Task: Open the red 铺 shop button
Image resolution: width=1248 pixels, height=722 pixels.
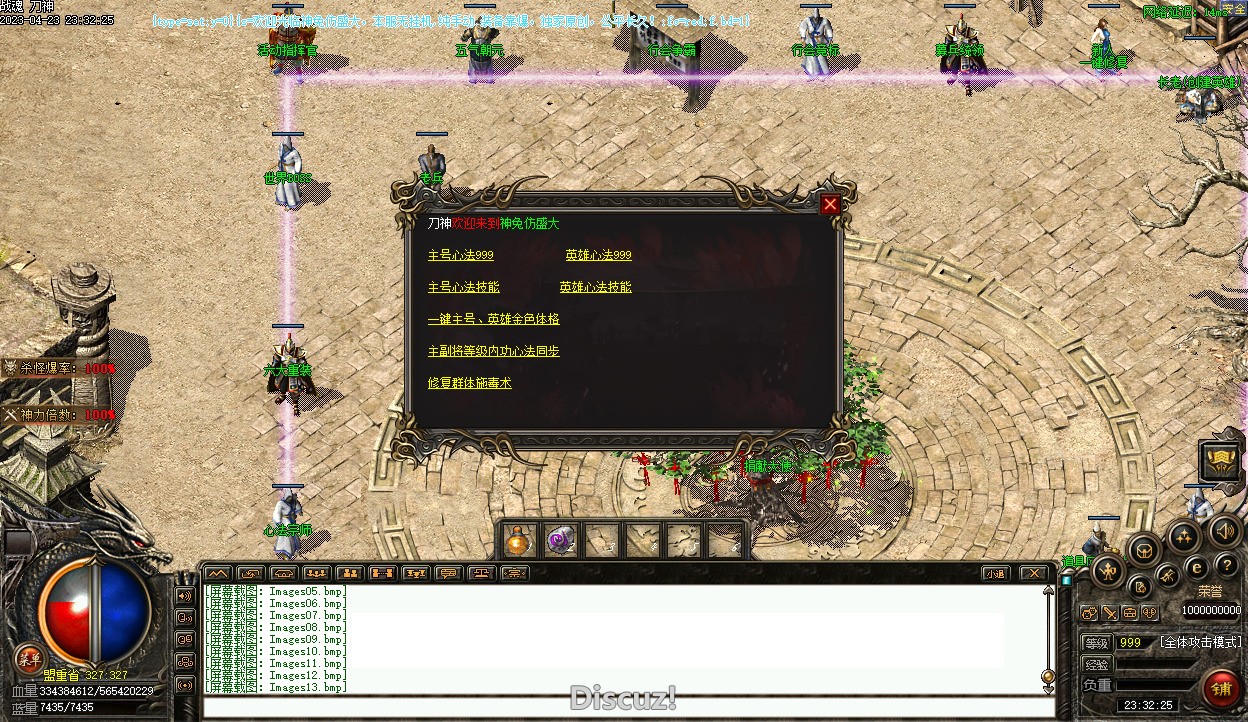Action: pos(1220,689)
